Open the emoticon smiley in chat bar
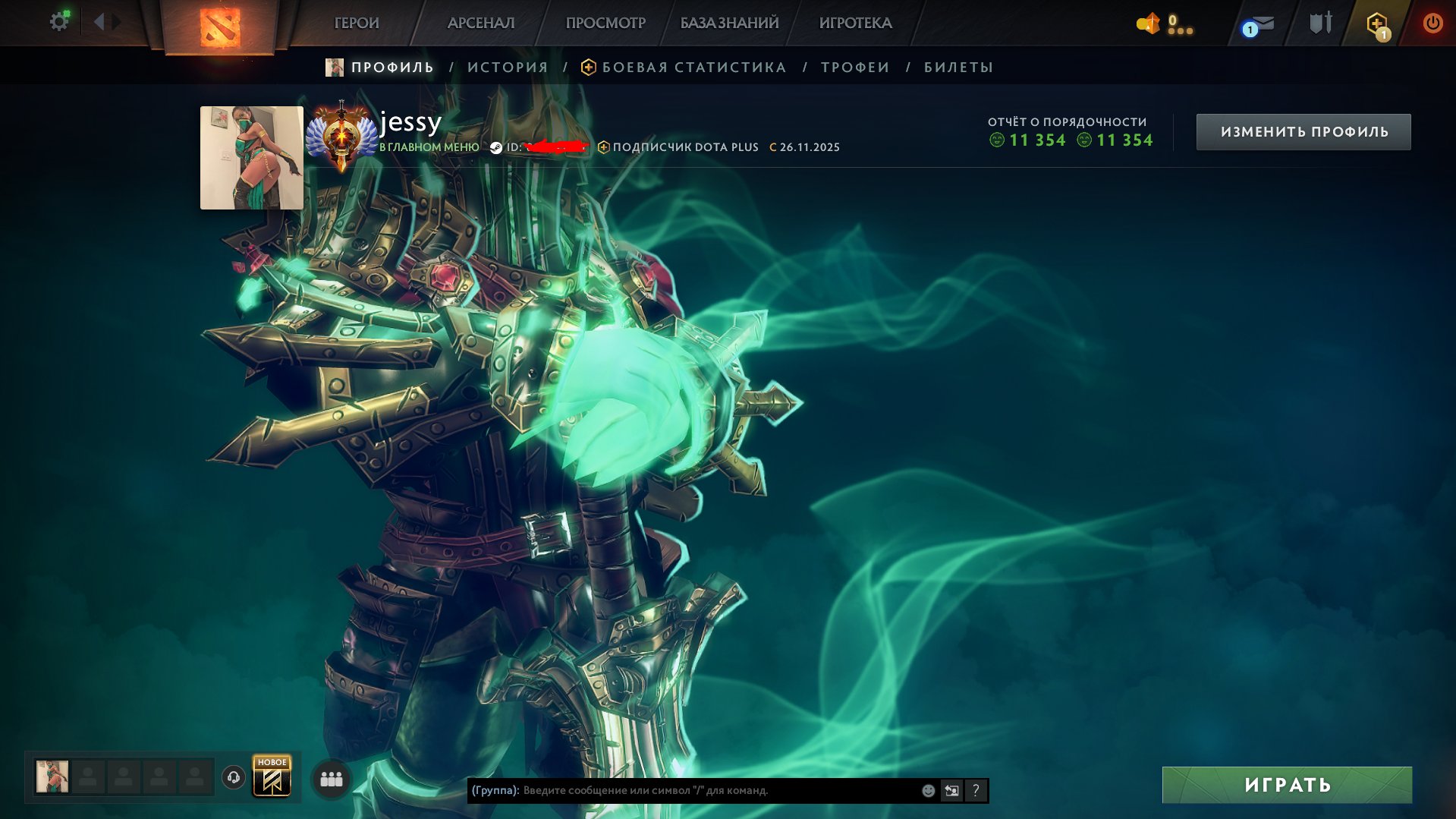1456x819 pixels. (927, 790)
